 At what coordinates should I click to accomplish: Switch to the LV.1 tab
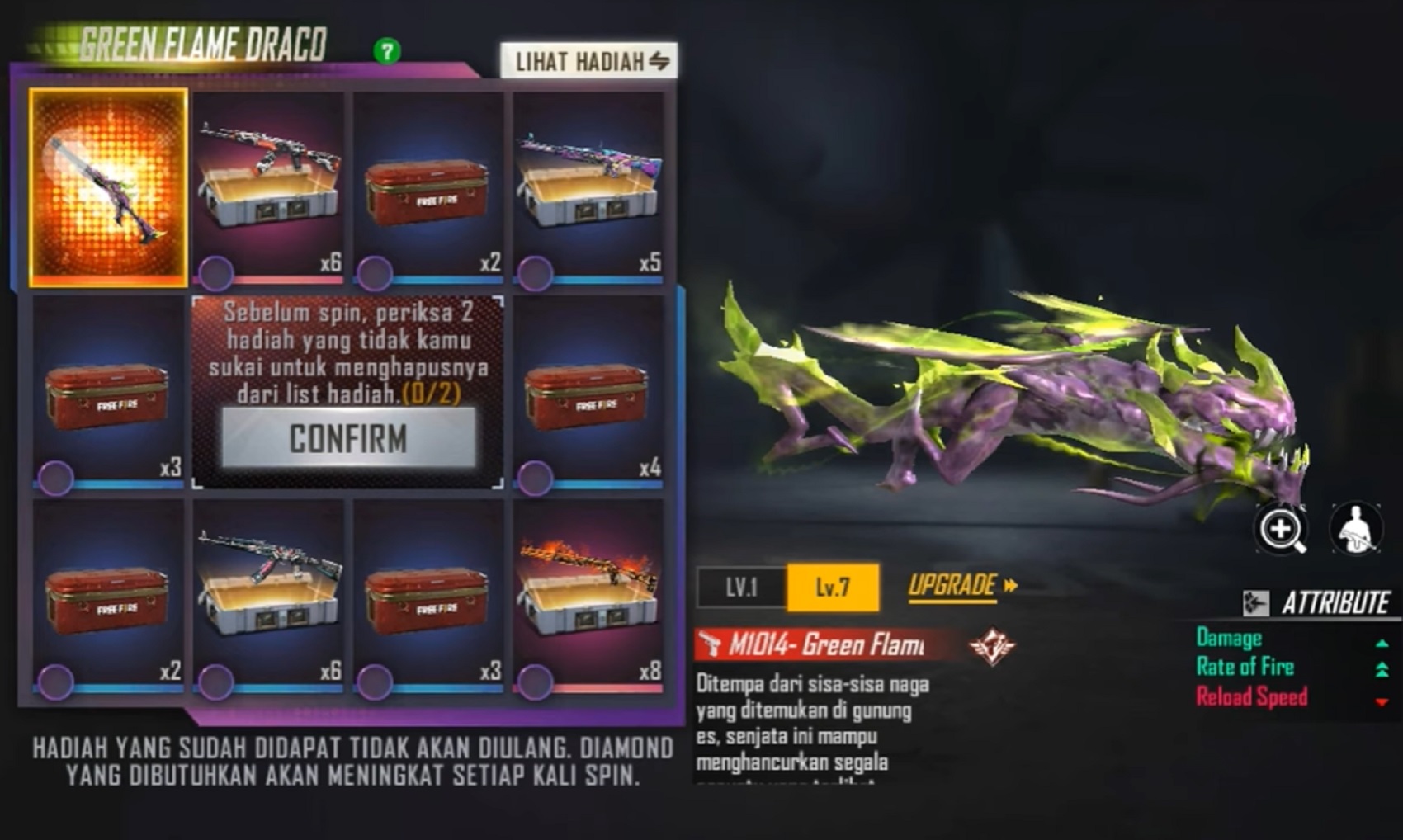coord(743,588)
